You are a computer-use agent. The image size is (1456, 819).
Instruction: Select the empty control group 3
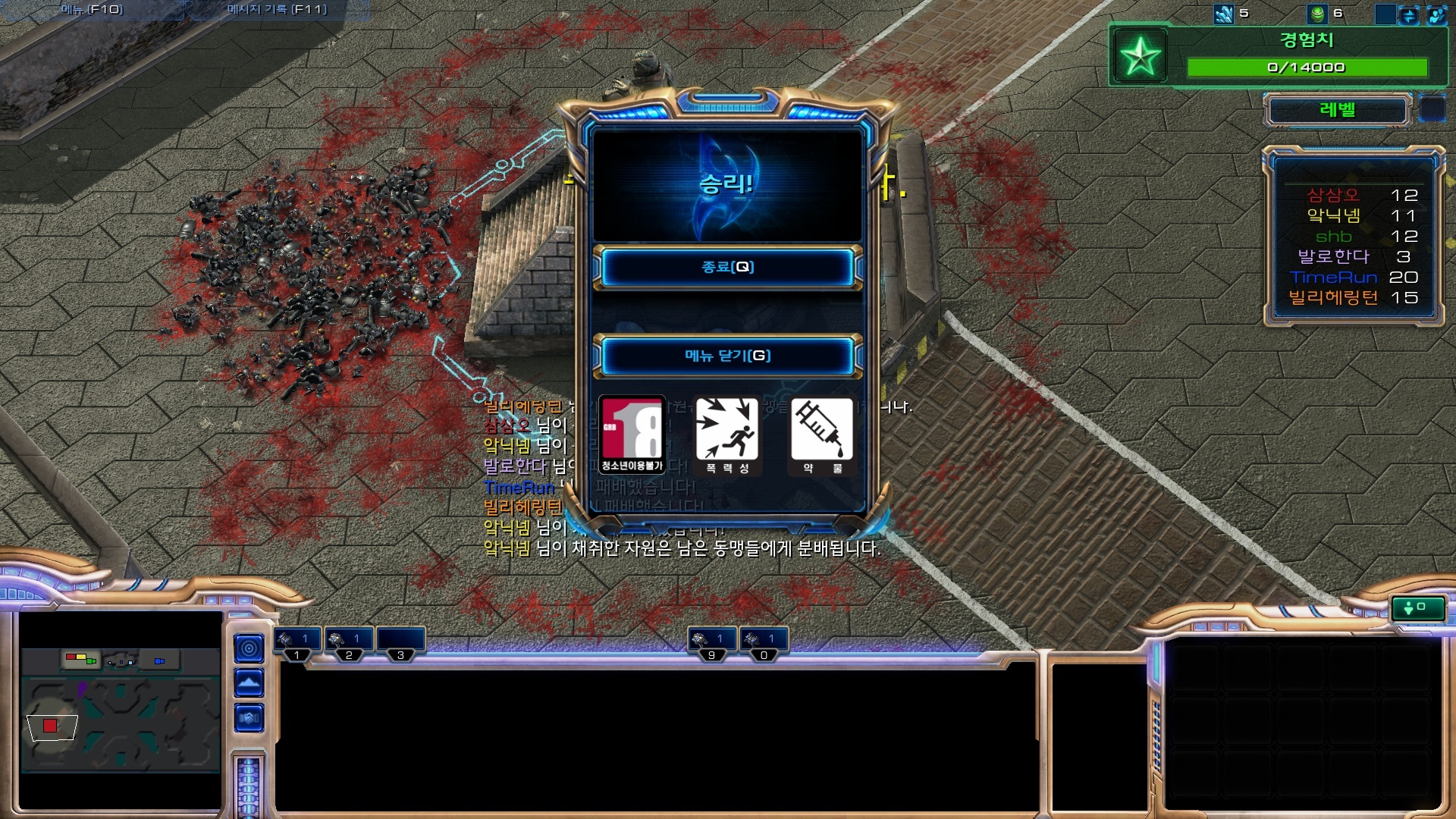[400, 642]
